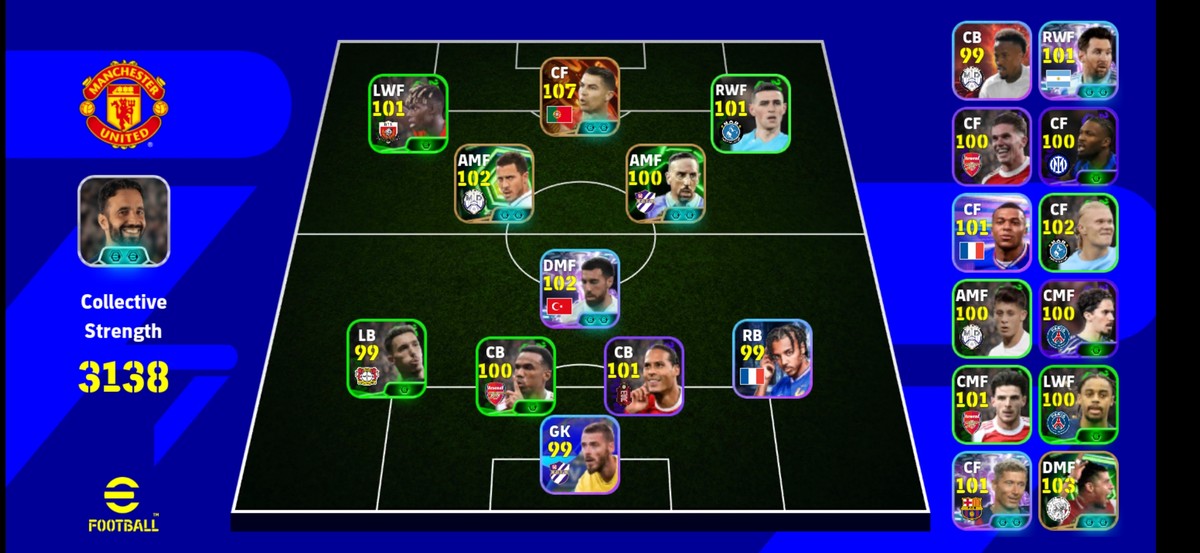Pick the GK 99 goalkeeper card

(579, 455)
